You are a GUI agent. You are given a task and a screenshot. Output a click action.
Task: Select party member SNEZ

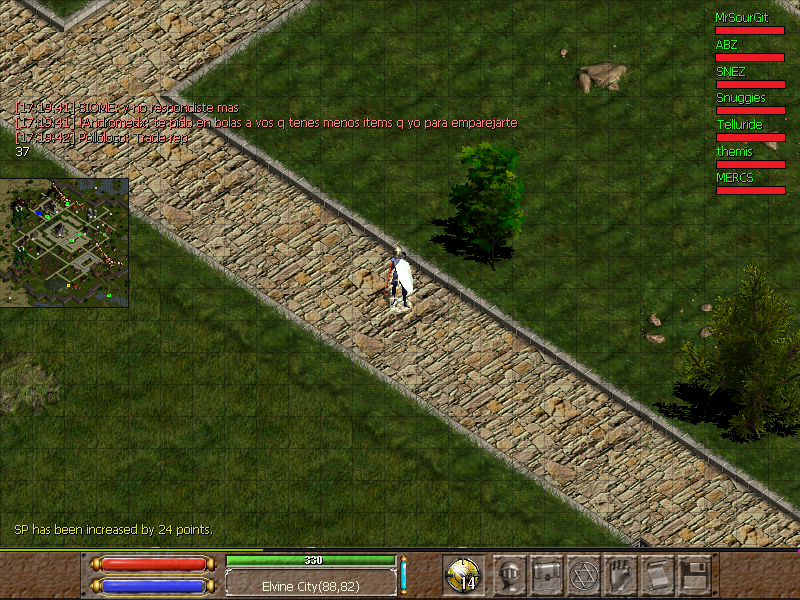click(731, 72)
